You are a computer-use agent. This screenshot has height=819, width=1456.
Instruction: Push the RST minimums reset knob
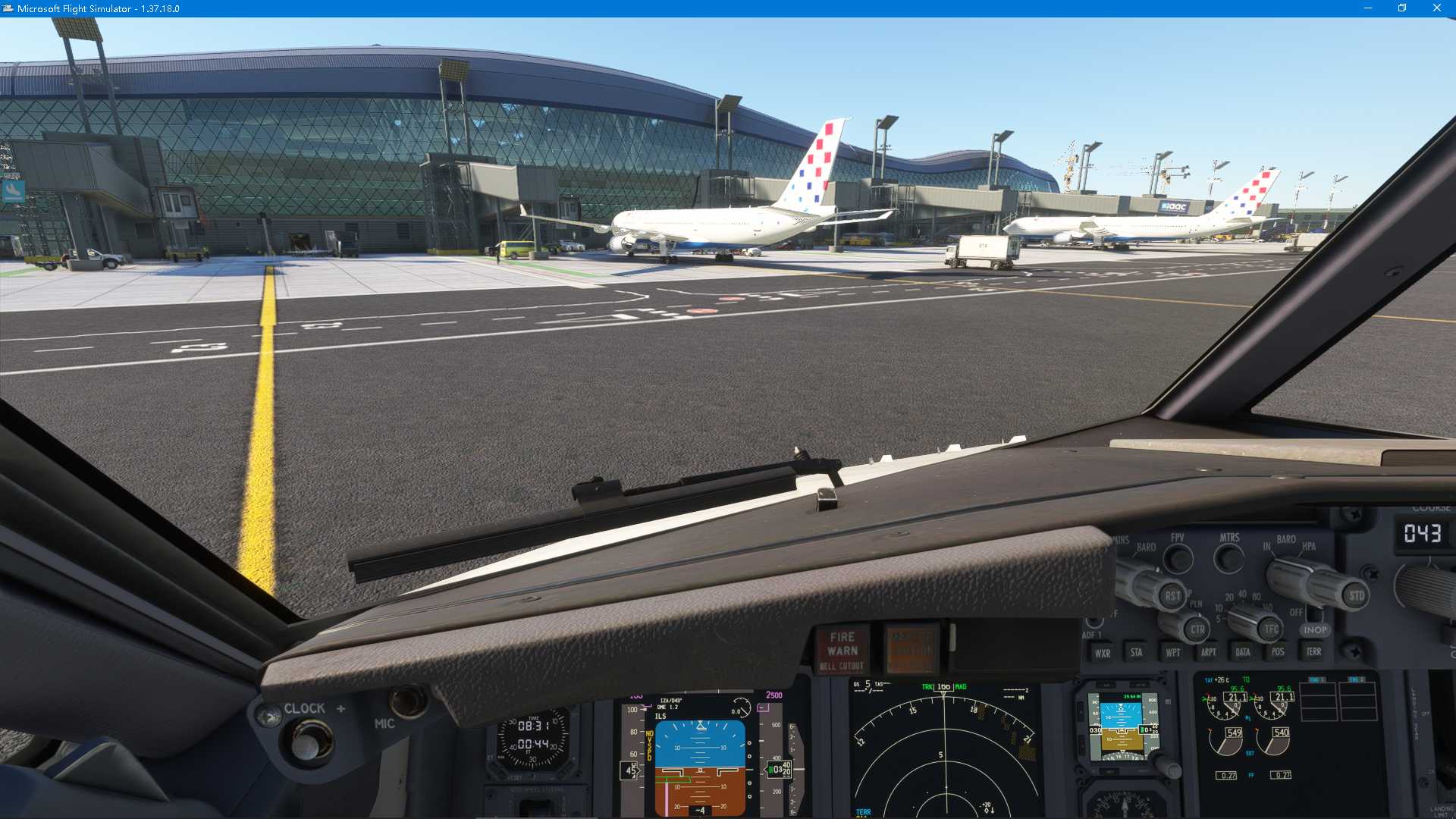(1172, 596)
